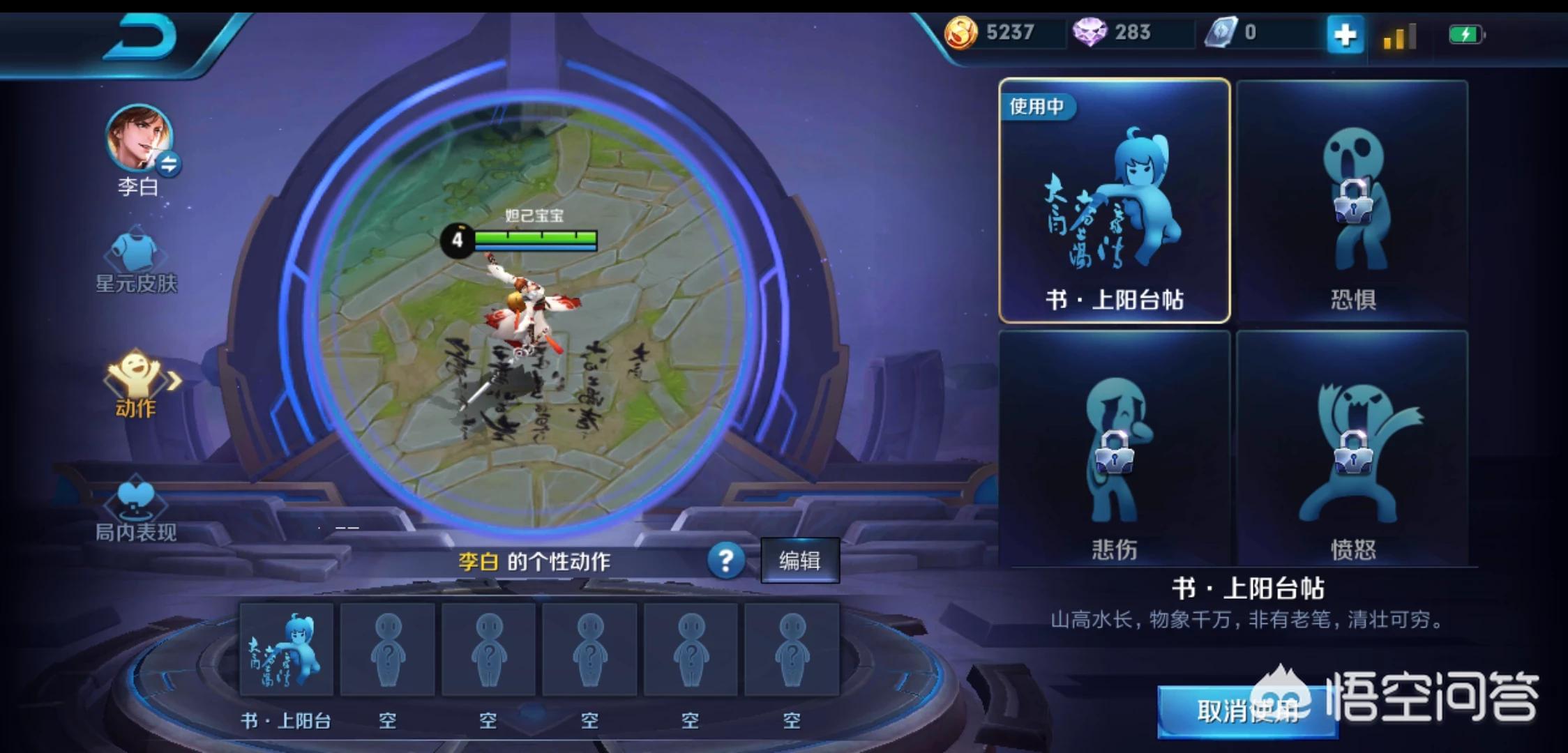Open the question mark help button
Screen dimensions: 1568x753
(x=725, y=560)
